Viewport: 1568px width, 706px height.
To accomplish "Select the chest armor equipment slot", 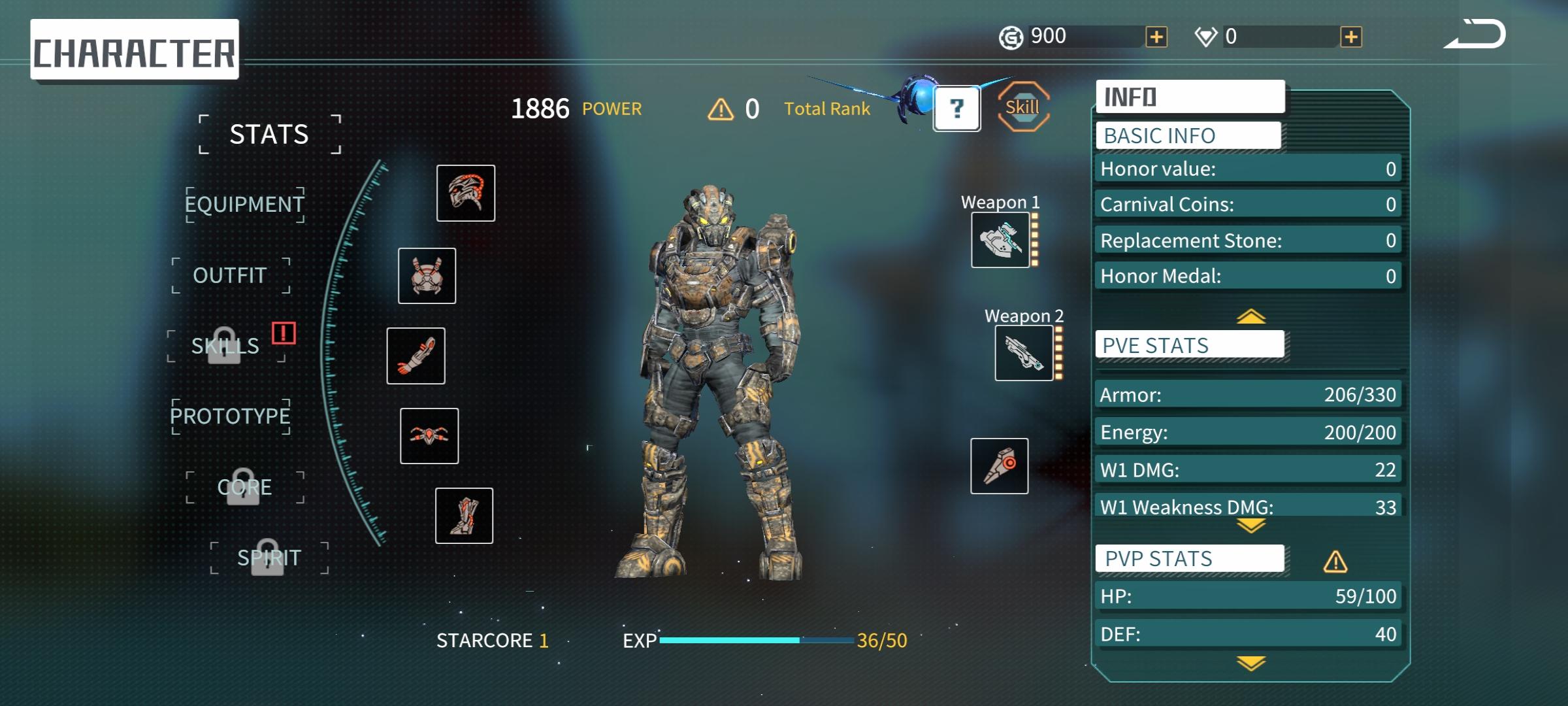I will tap(427, 276).
